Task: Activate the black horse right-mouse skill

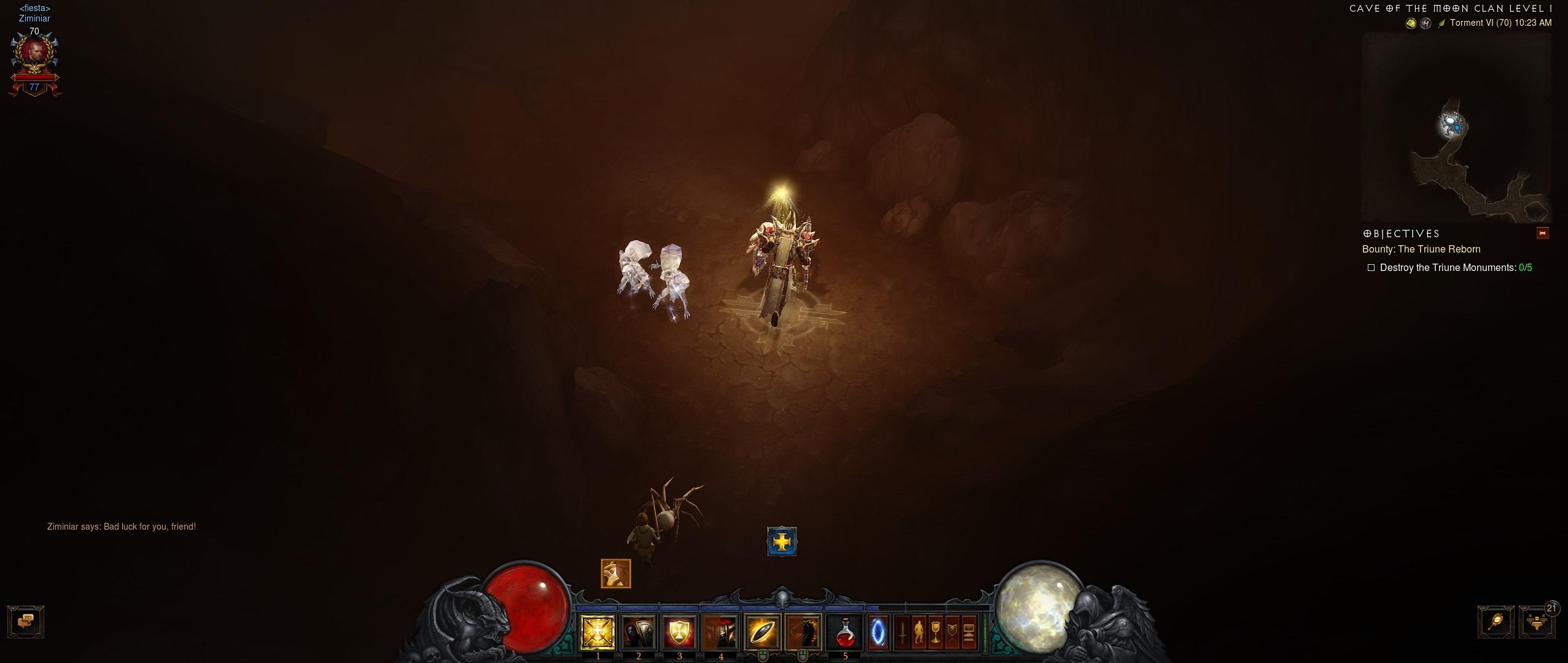Action: 803,632
